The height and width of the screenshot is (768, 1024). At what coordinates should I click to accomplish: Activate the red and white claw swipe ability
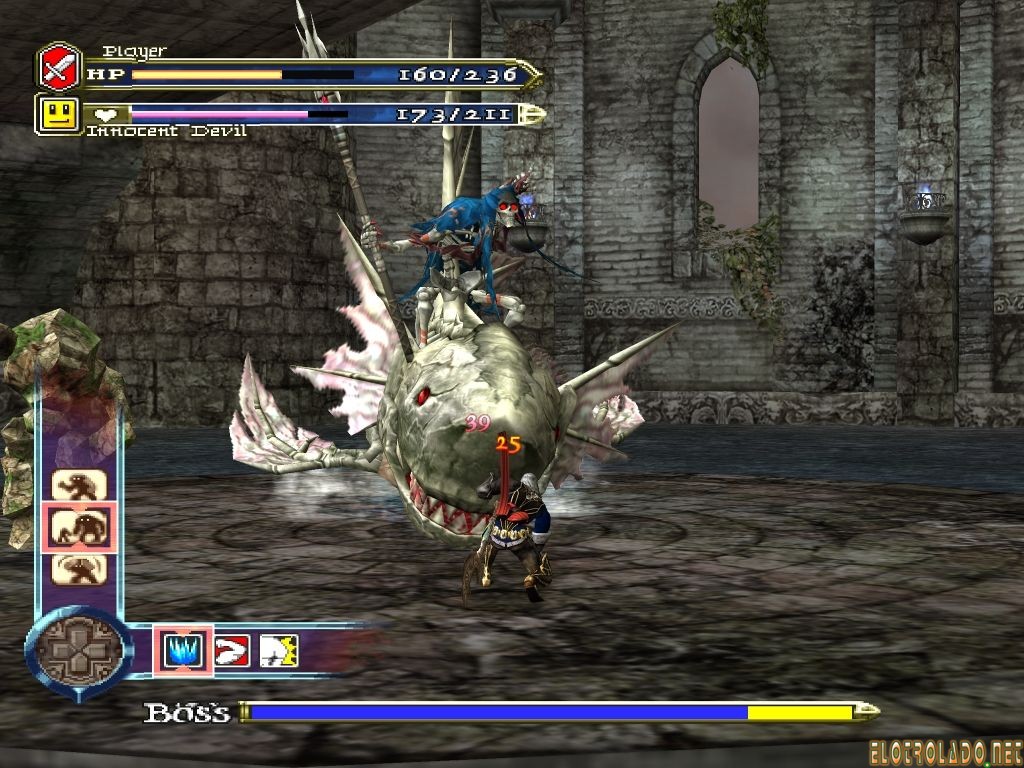pyautogui.click(x=231, y=651)
